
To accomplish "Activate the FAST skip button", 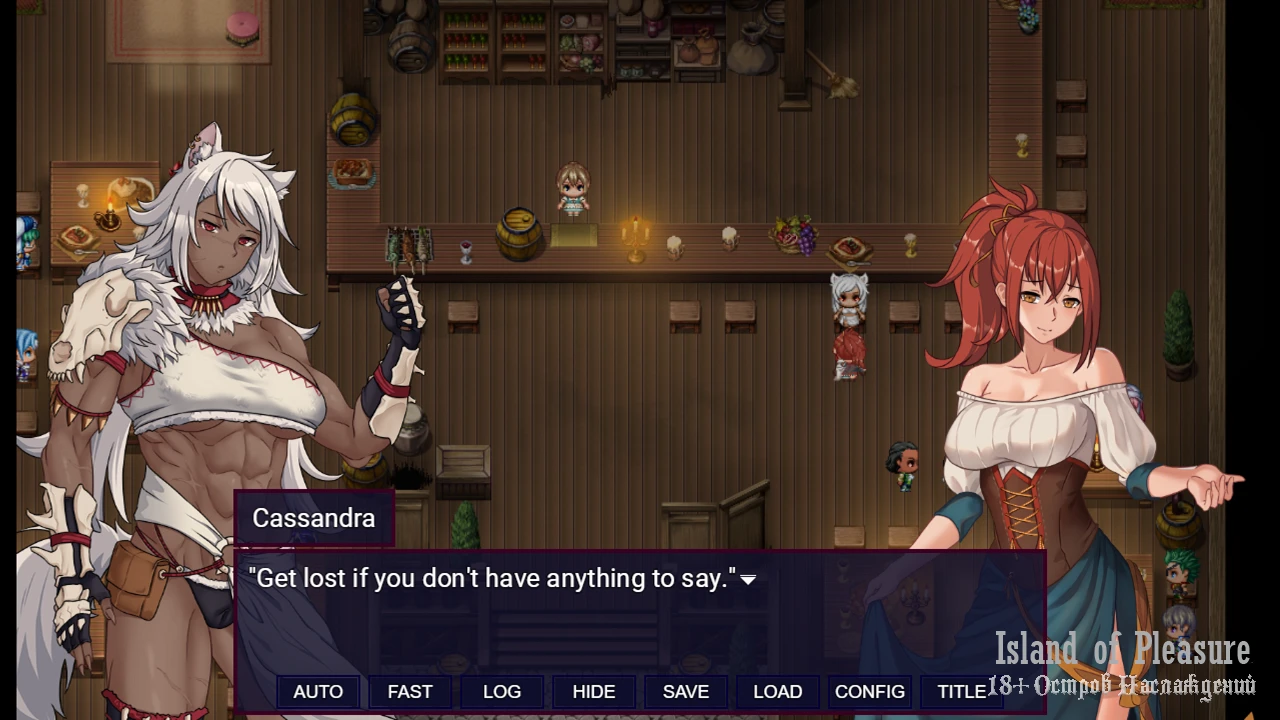I will point(410,692).
